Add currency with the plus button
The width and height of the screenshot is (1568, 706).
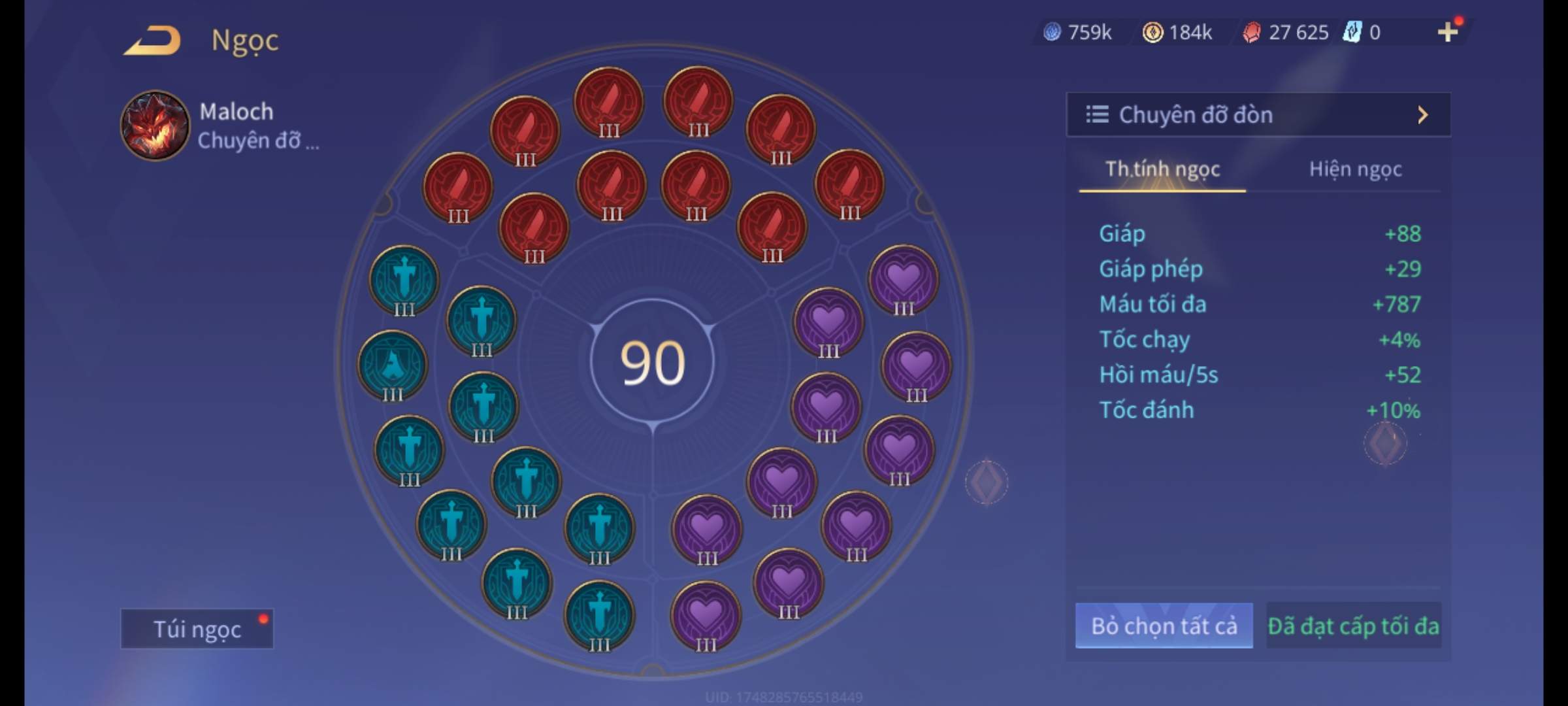click(x=1448, y=31)
